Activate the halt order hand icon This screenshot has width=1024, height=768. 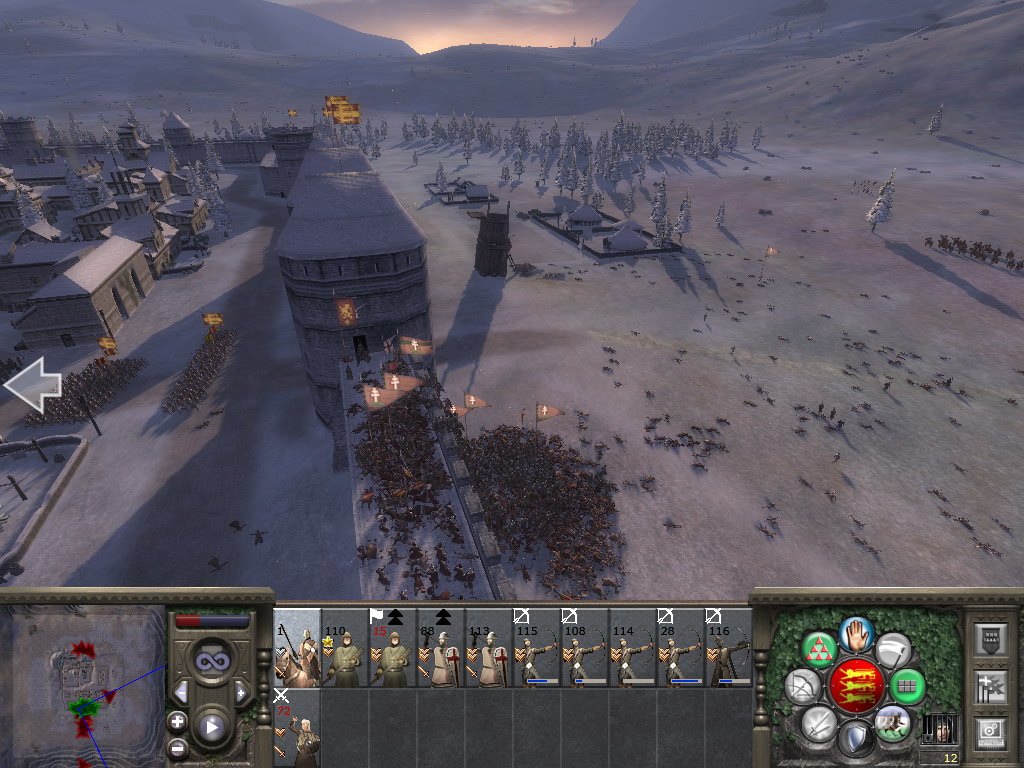[857, 633]
